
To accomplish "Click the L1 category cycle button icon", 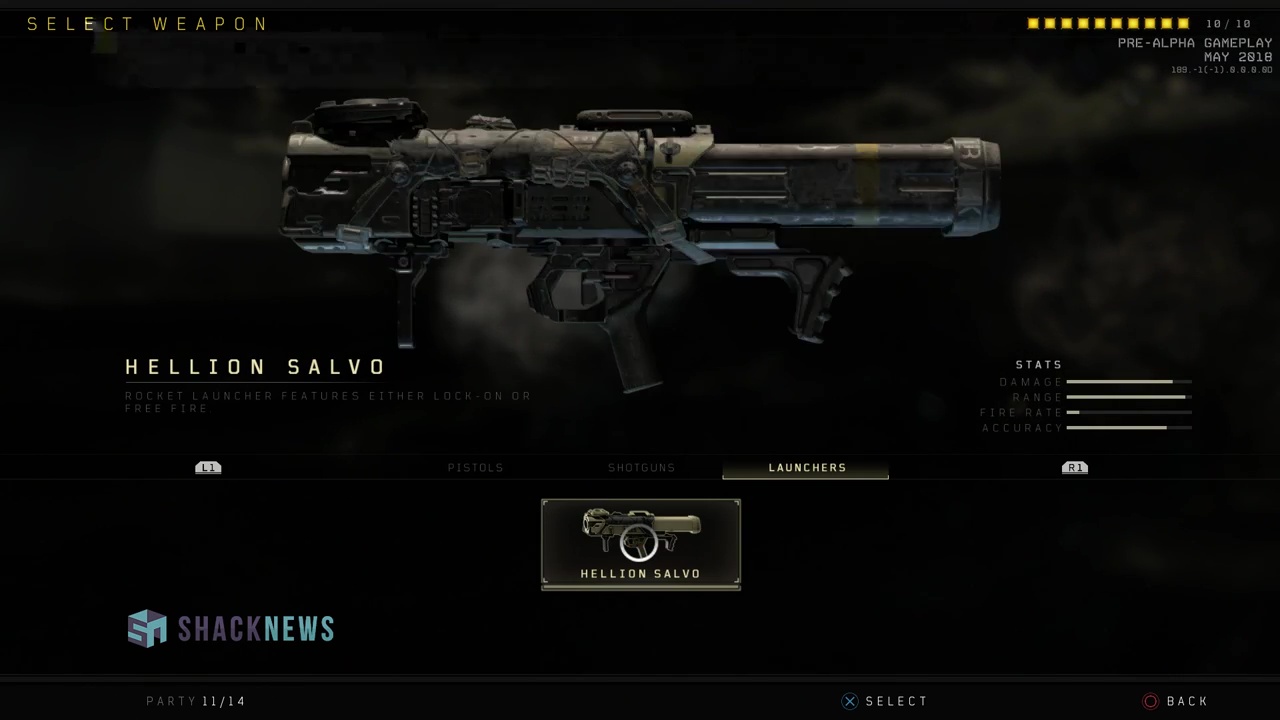I will [208, 467].
